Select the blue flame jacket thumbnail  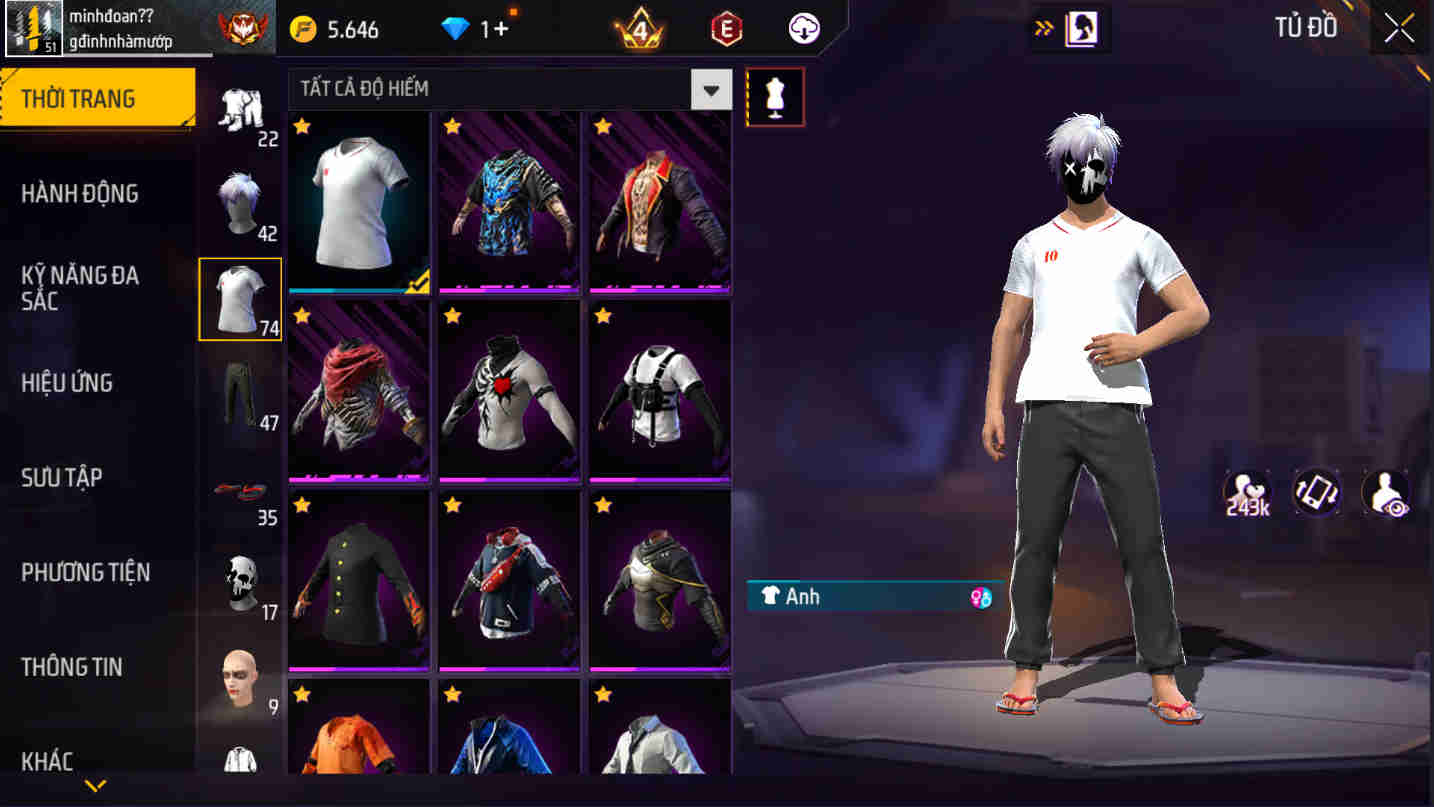tap(508, 200)
